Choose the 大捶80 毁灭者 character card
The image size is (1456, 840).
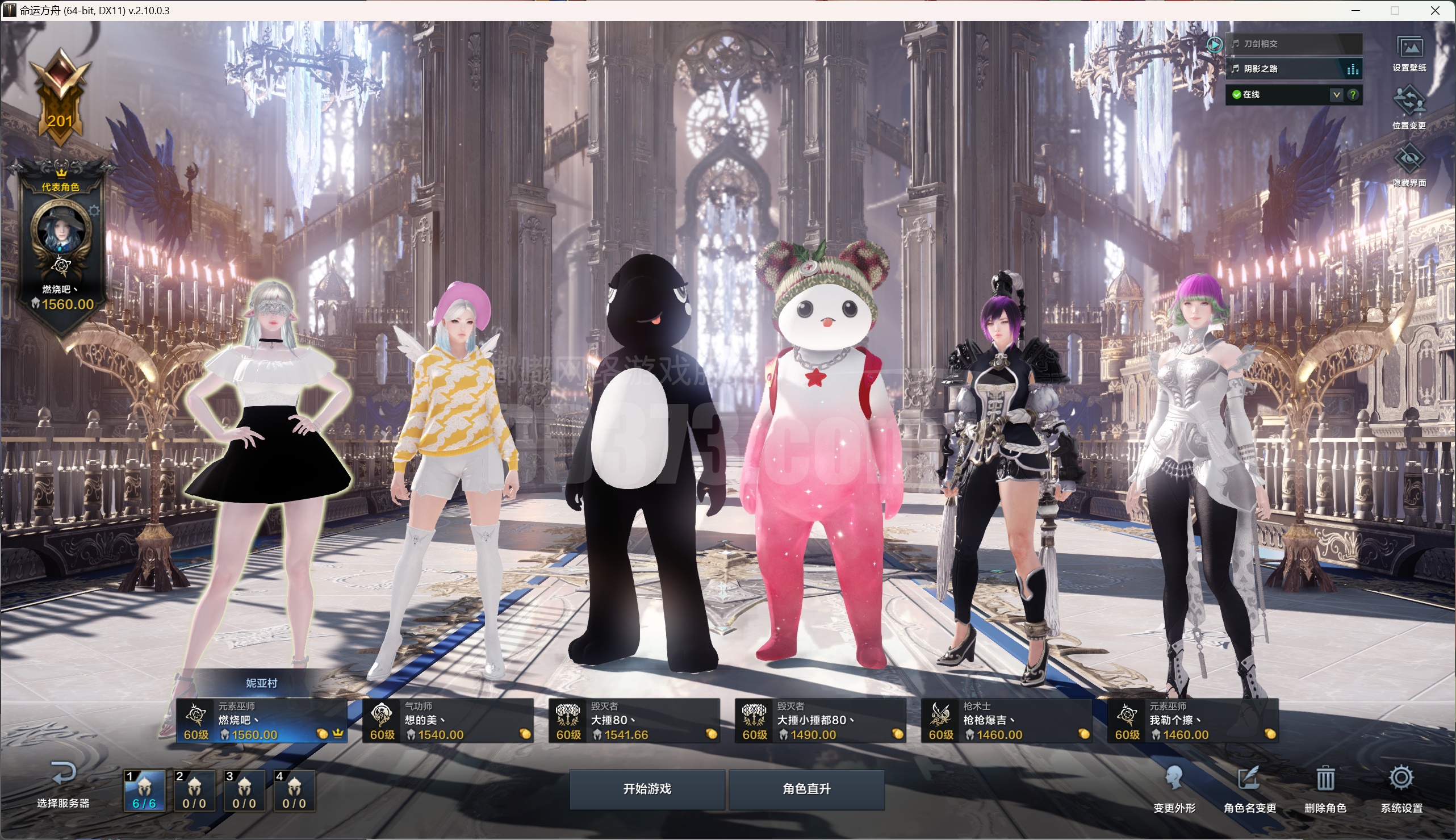tap(634, 721)
